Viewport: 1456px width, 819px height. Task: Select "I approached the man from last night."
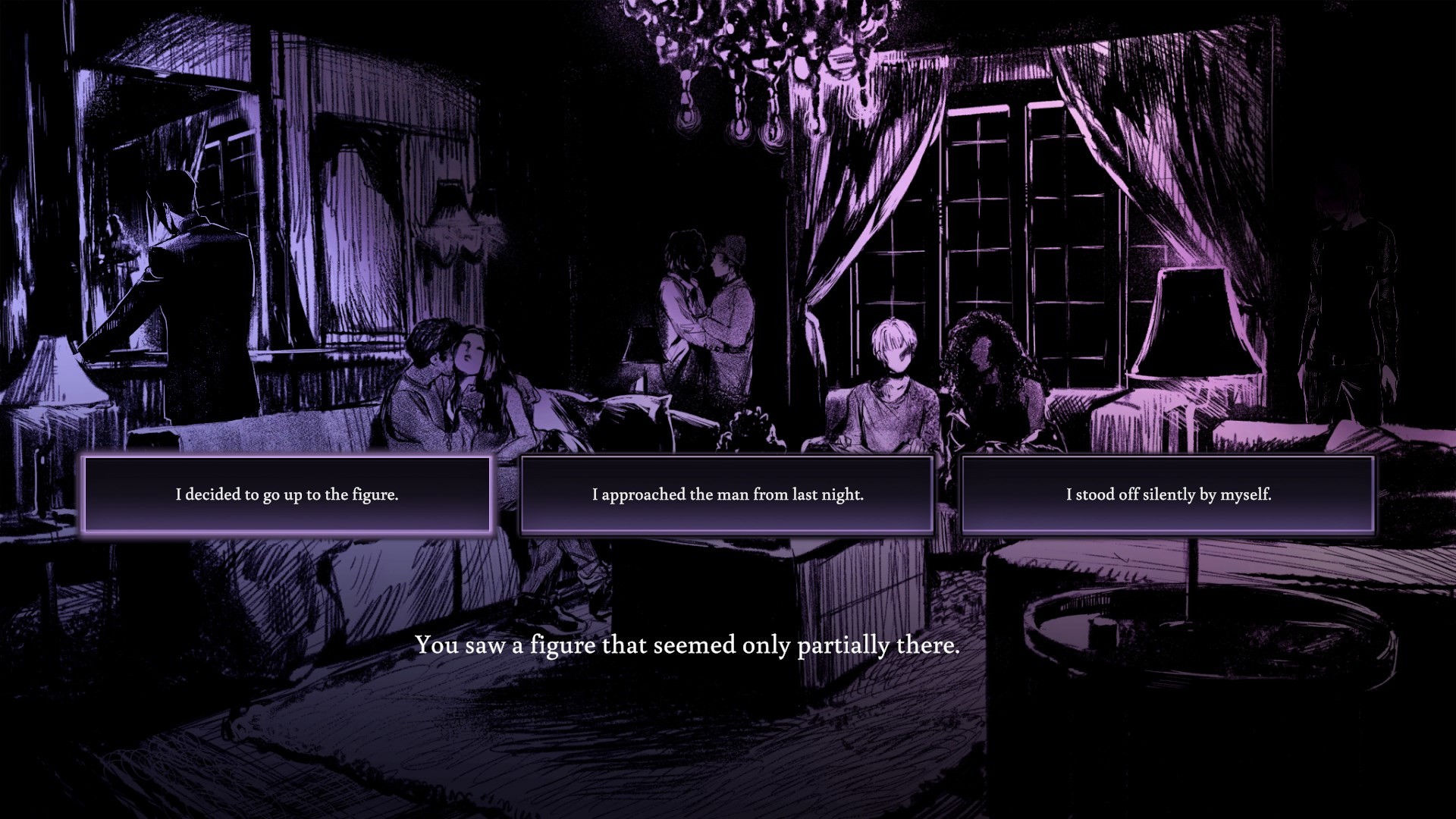726,494
